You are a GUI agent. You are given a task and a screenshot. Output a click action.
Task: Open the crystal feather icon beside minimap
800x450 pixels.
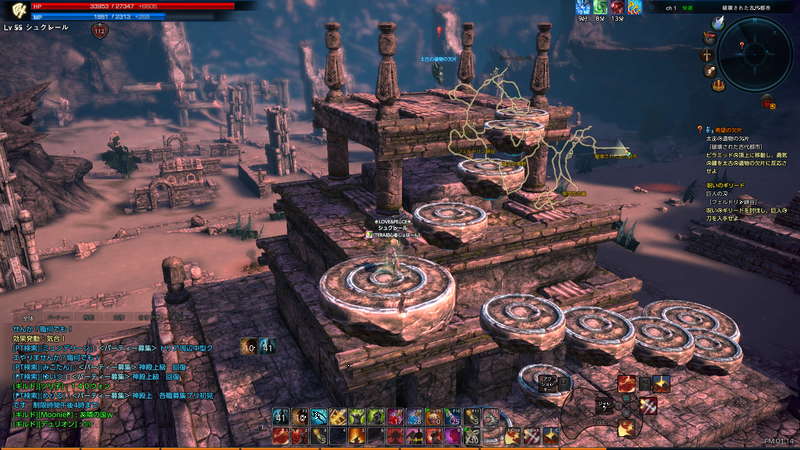717,22
